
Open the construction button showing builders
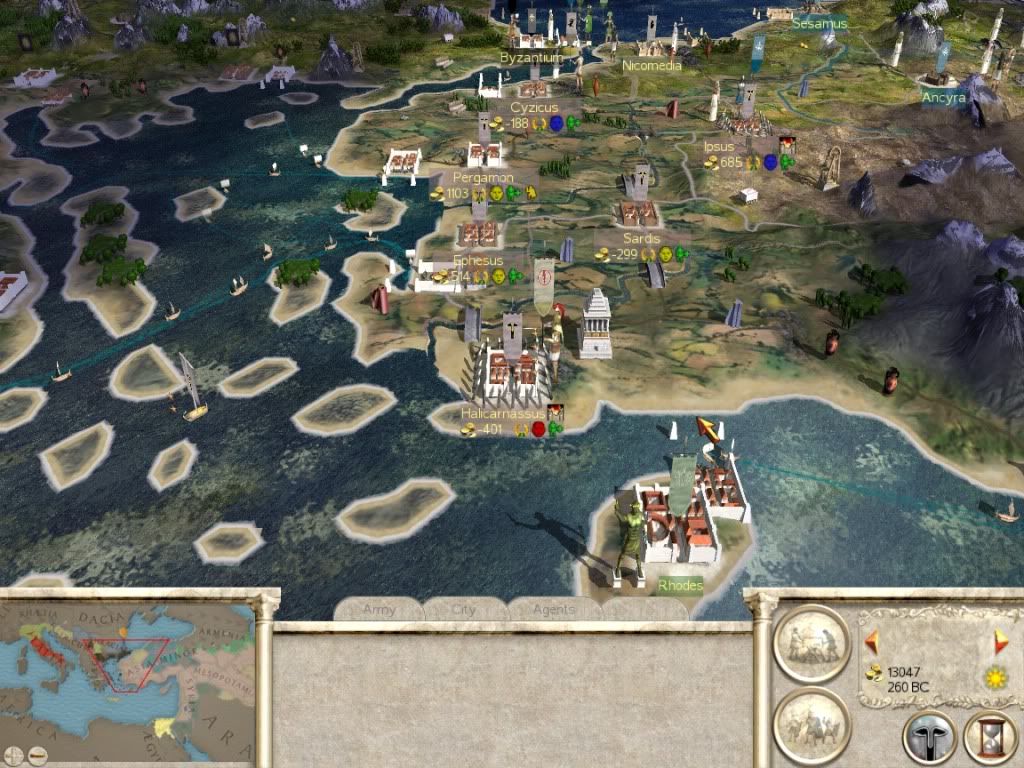coord(811,643)
